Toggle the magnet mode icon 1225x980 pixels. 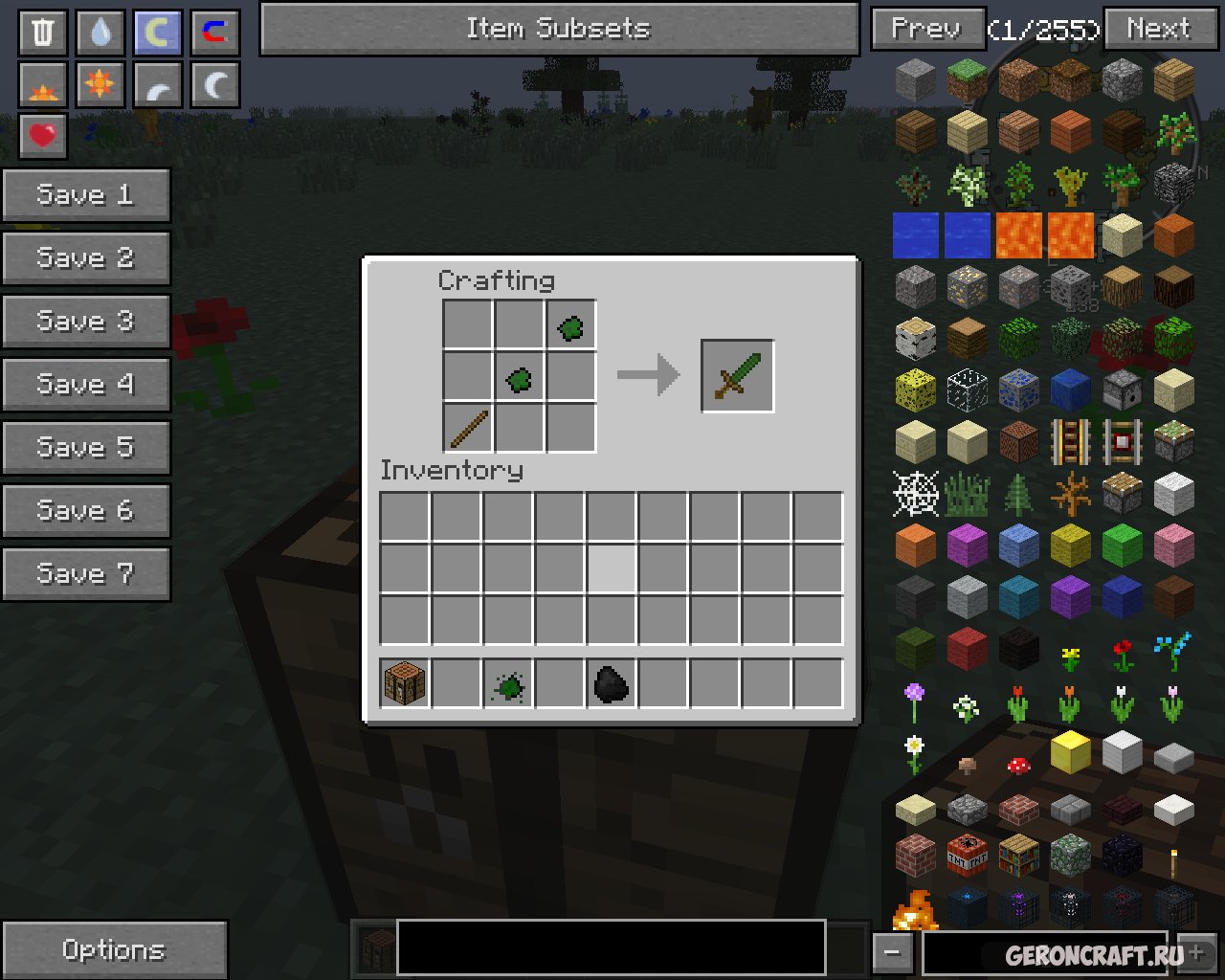(214, 32)
